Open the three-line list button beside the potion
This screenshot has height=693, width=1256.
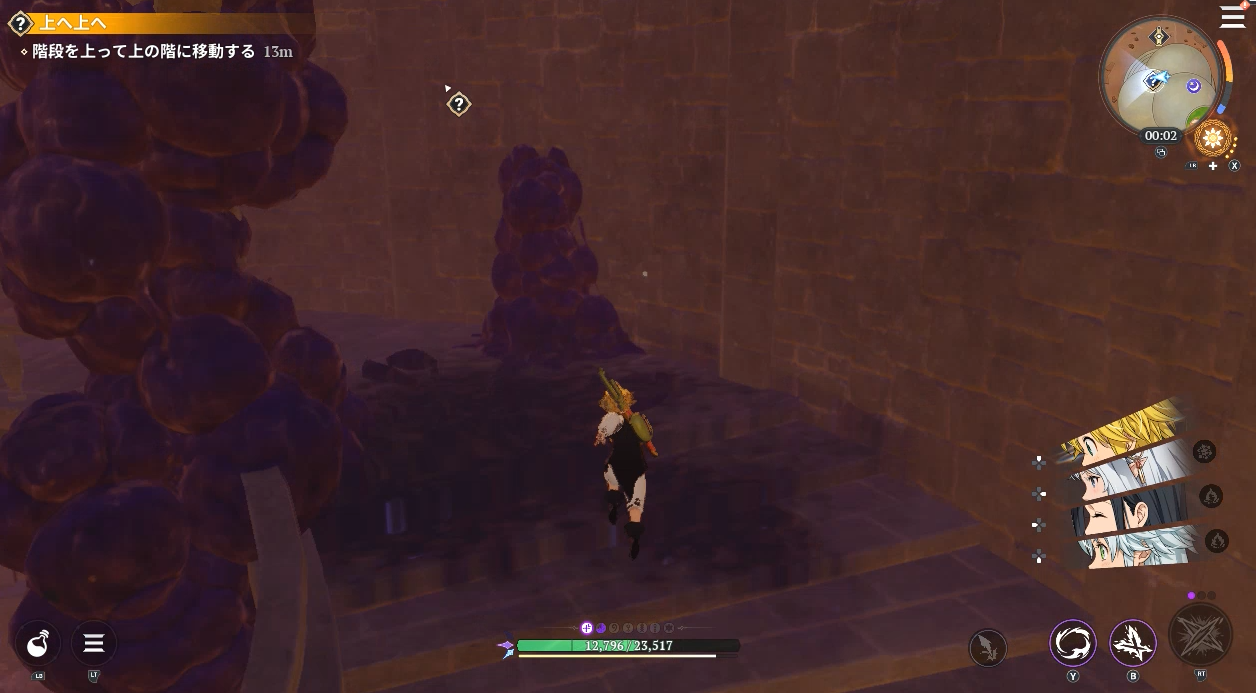click(93, 643)
